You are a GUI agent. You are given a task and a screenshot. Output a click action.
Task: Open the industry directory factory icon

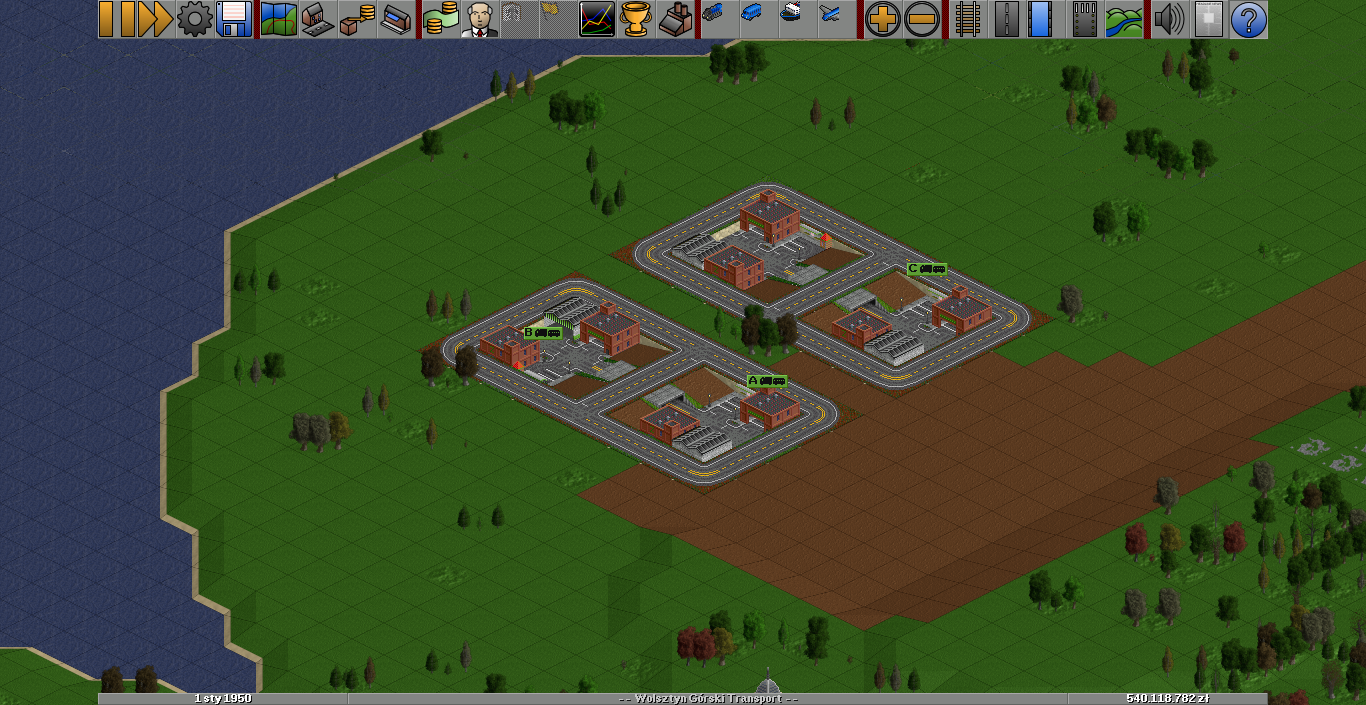677,19
